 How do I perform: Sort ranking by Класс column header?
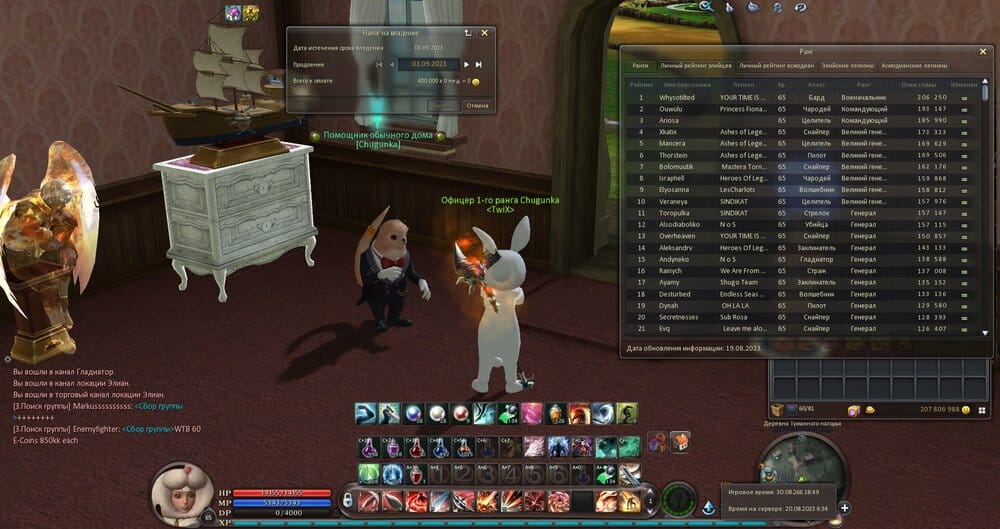pyautogui.click(x=815, y=85)
